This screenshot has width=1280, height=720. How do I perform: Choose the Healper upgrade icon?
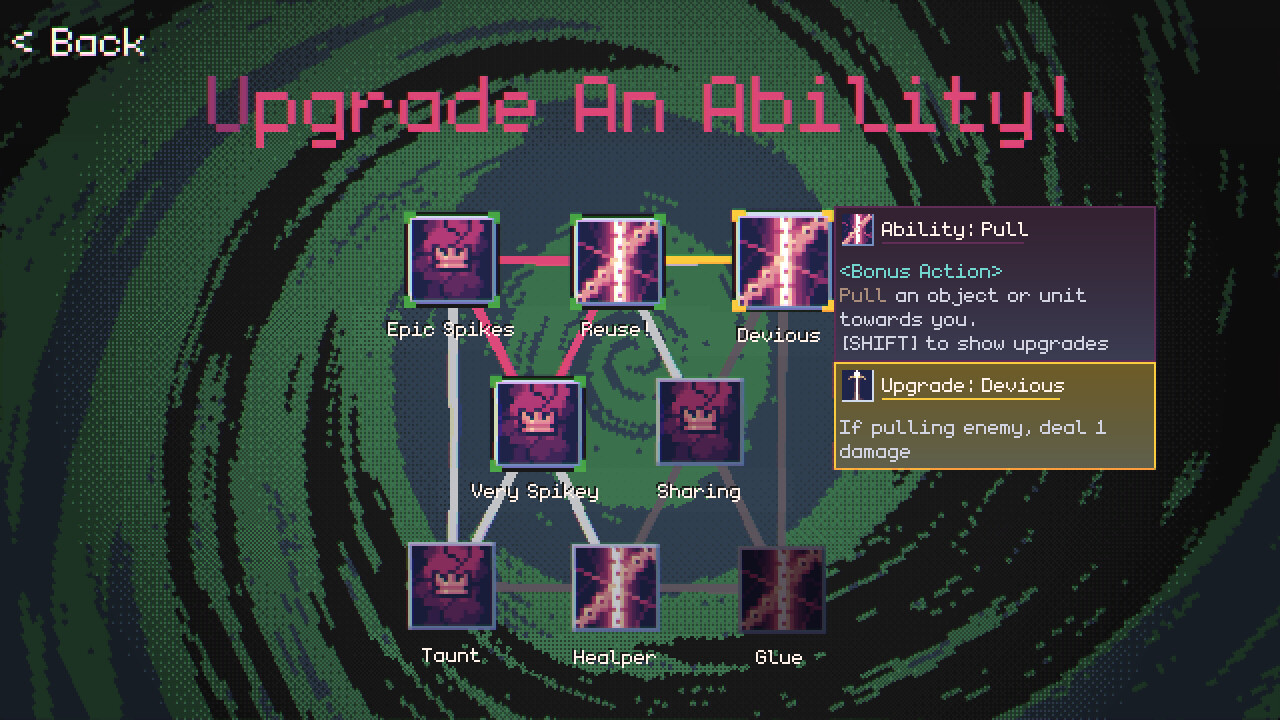[616, 588]
